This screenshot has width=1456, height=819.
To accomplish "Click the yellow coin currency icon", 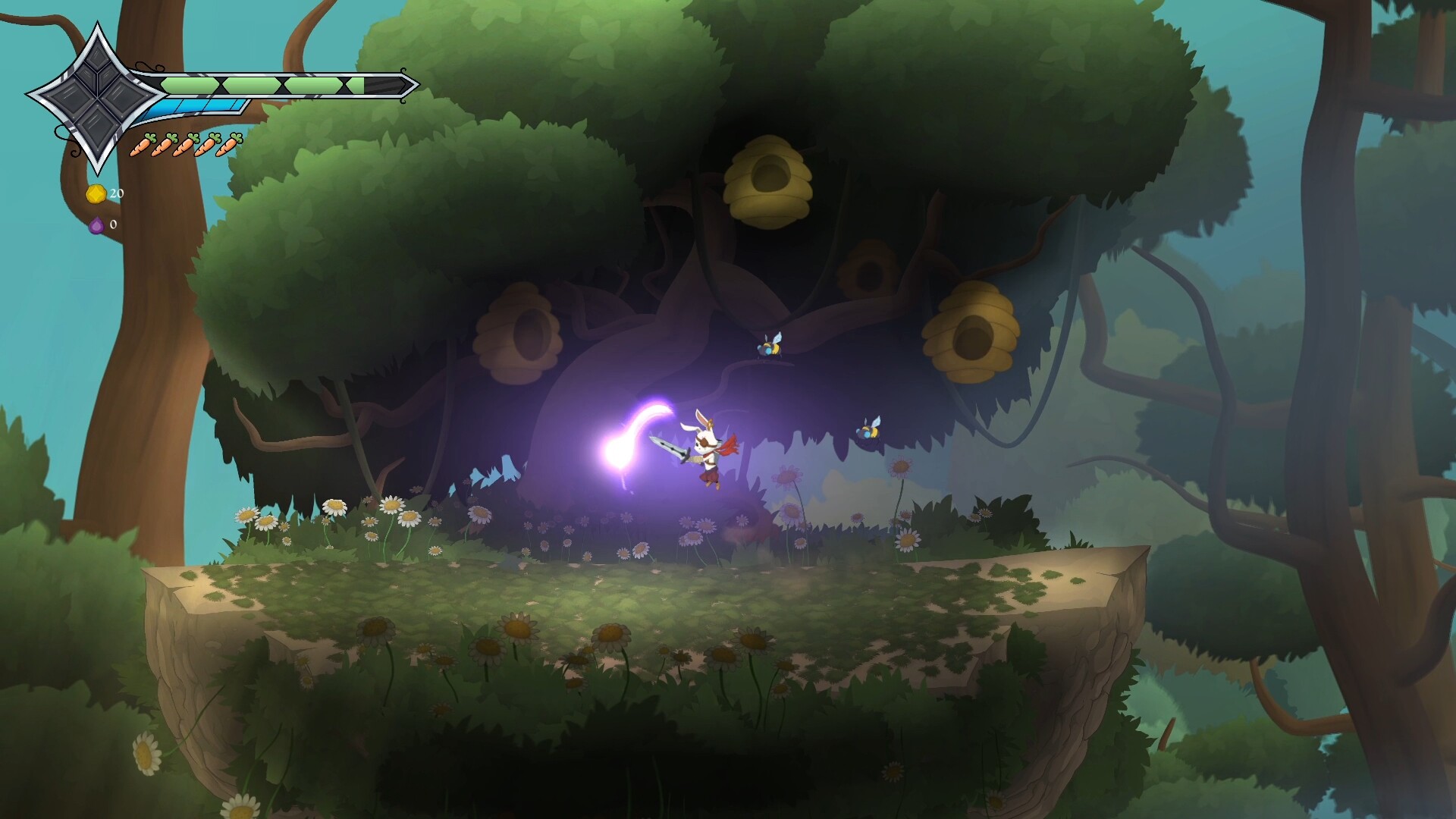I will [x=96, y=193].
